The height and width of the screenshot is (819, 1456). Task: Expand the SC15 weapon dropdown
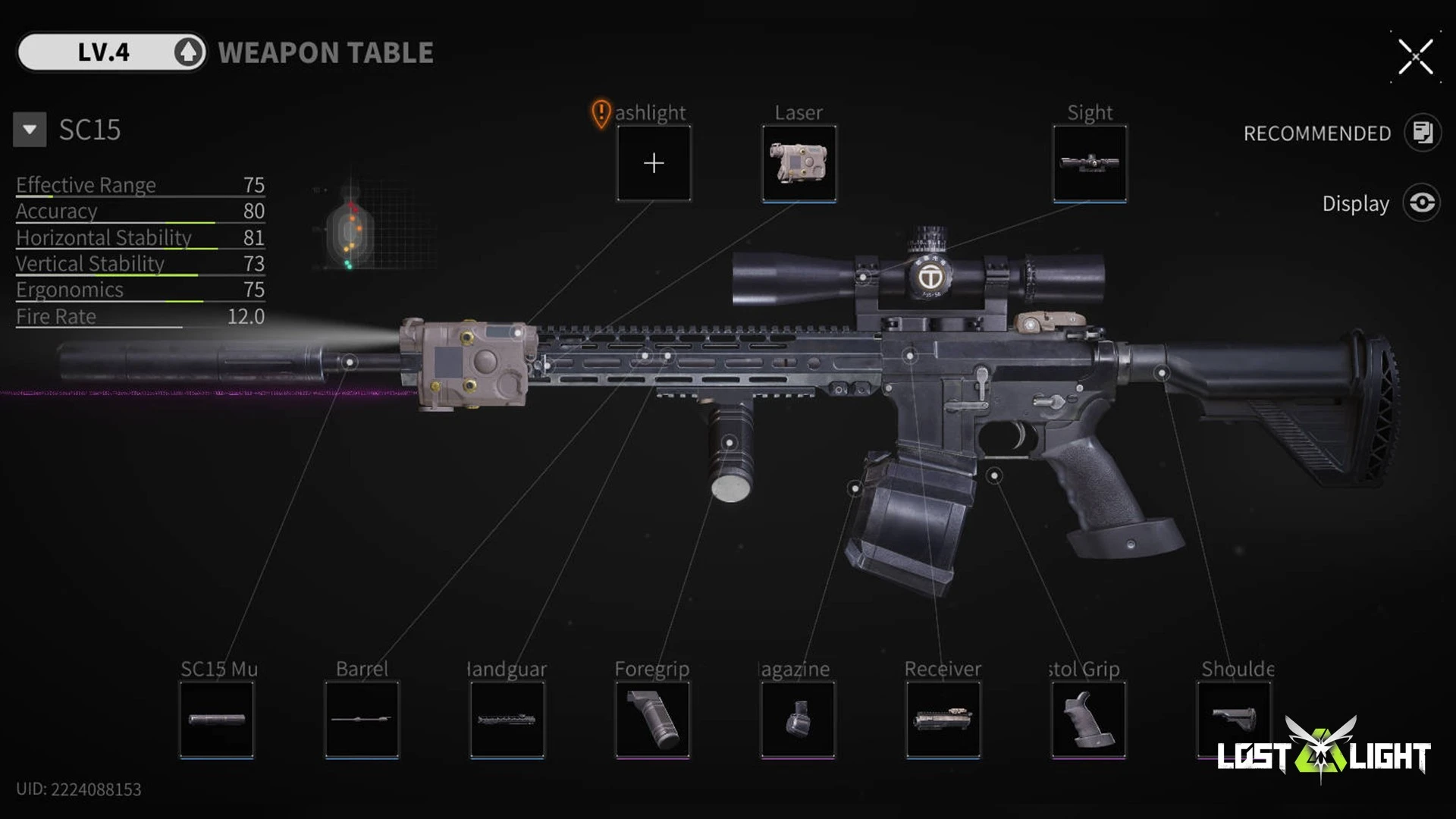30,130
